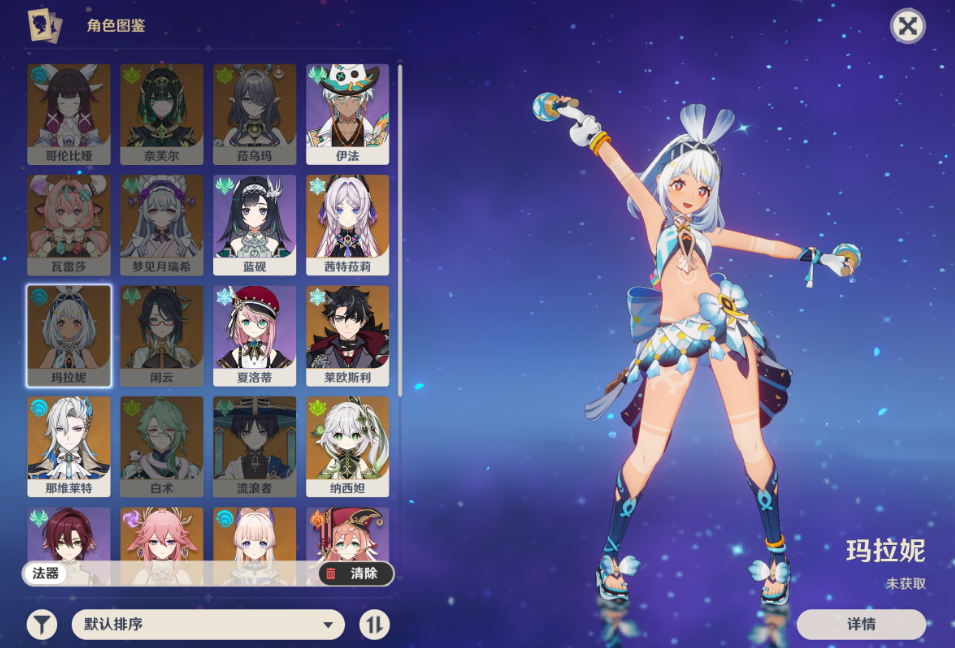This screenshot has width=955, height=648.
Task: Select character card 流浪者
Action: pos(254,447)
